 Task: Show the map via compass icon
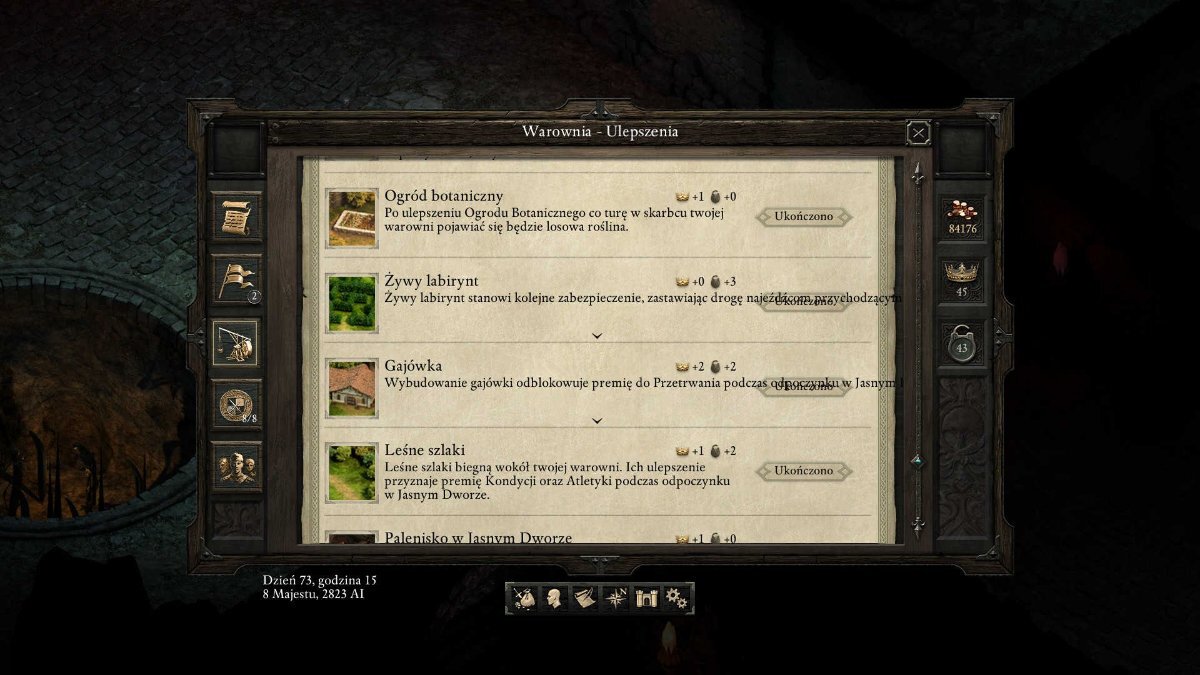(x=615, y=598)
